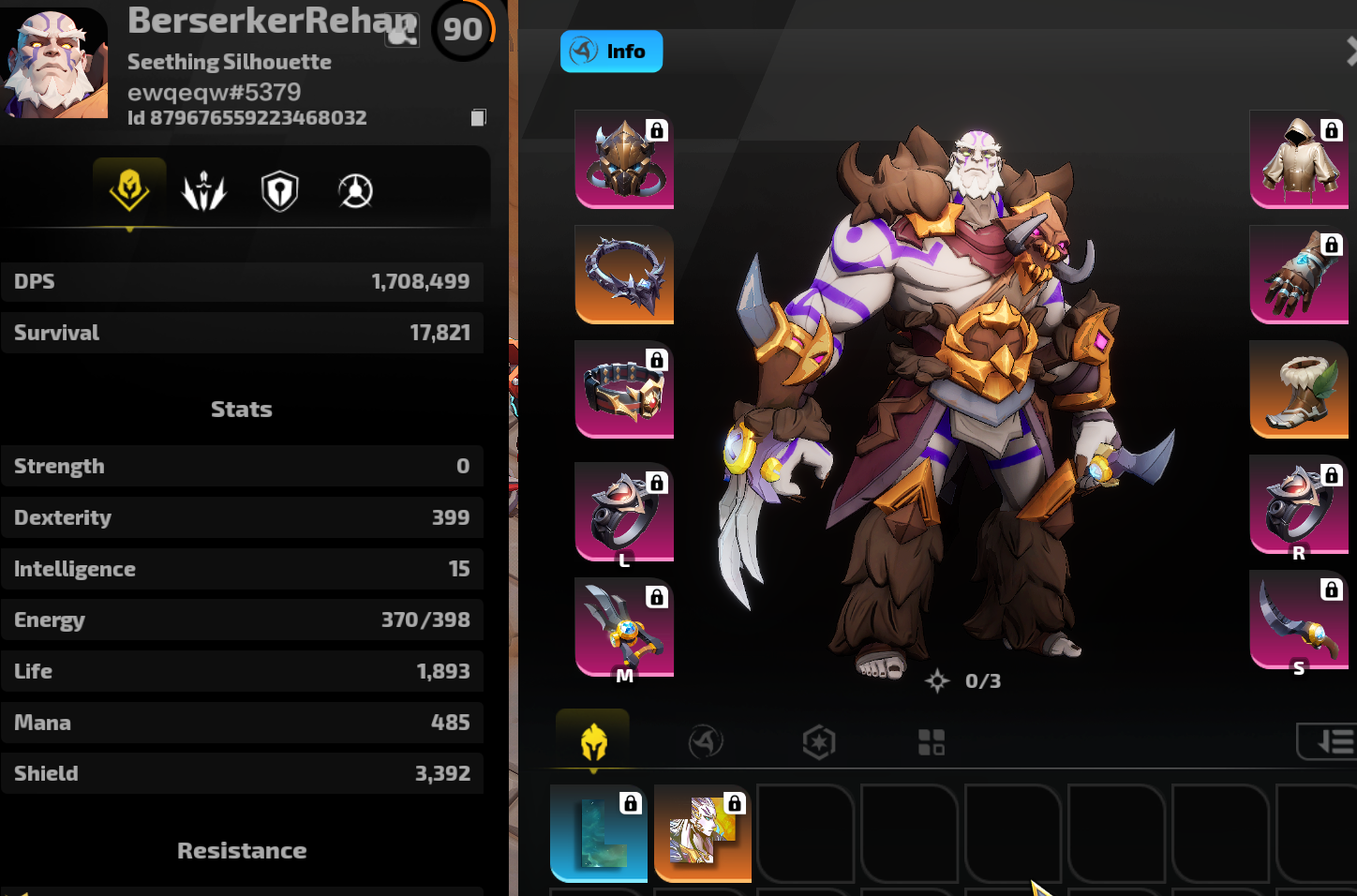Select the hooded chest armor slot

(x=1299, y=158)
